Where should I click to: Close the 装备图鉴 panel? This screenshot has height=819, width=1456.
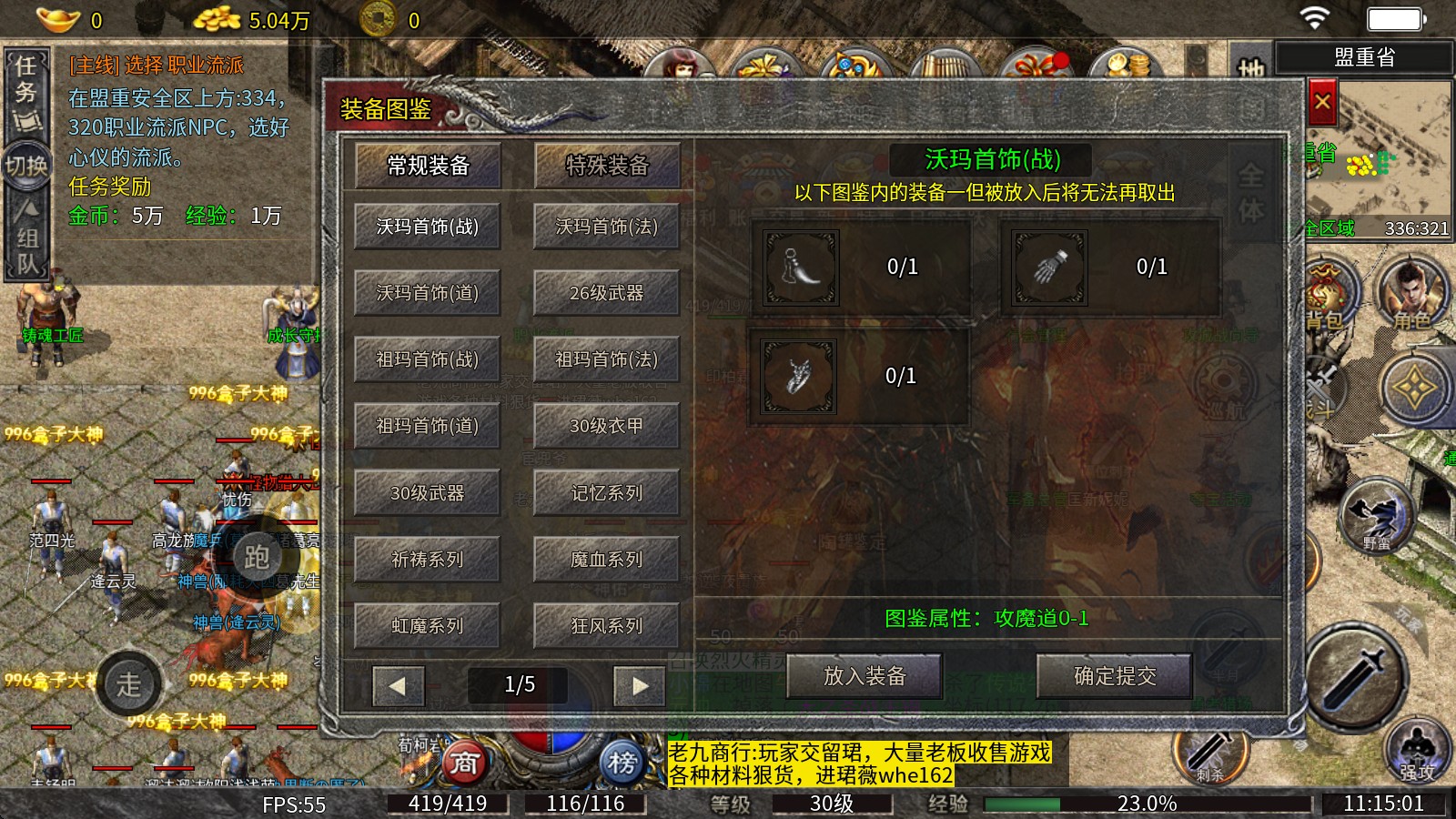(x=1322, y=103)
